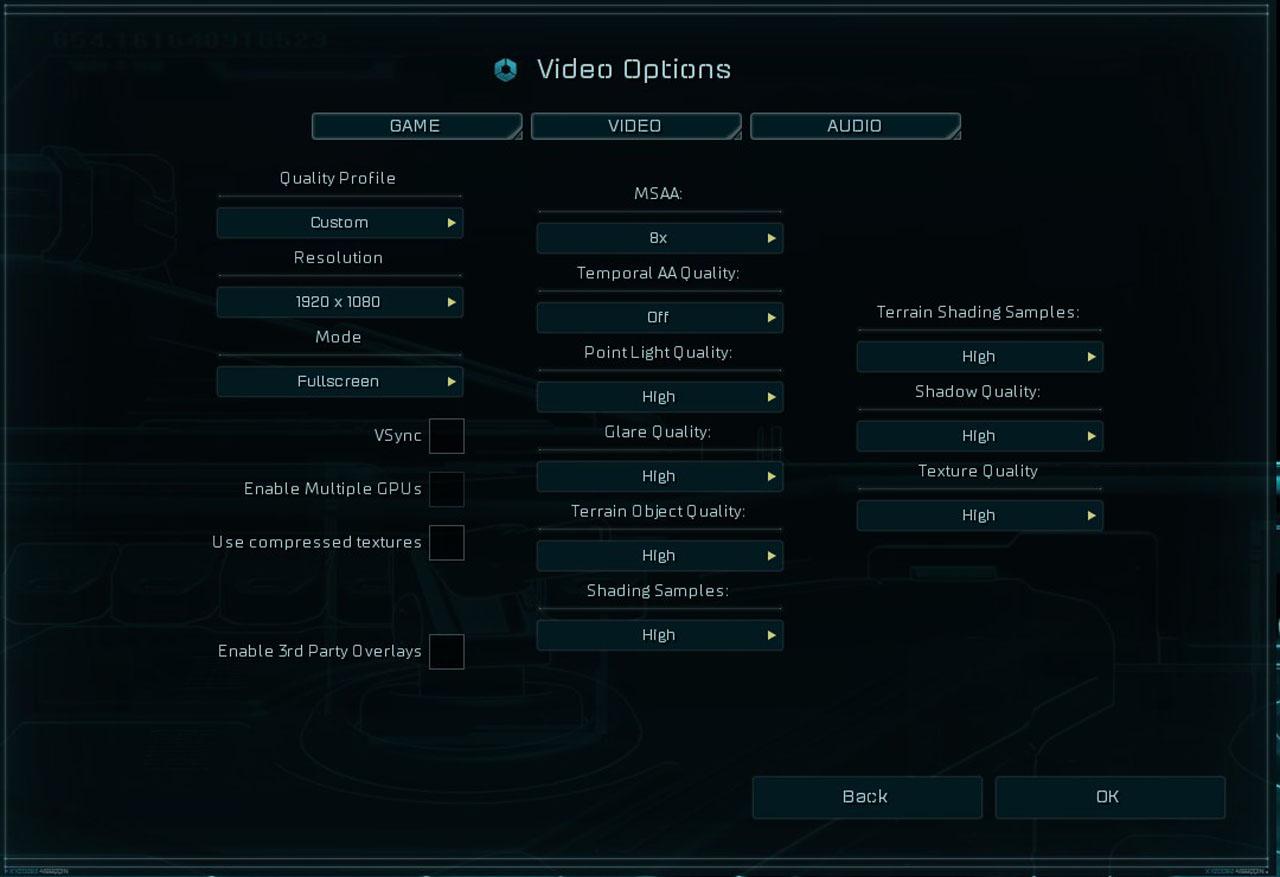The image size is (1280, 877).
Task: Click the Back button
Action: 866,797
